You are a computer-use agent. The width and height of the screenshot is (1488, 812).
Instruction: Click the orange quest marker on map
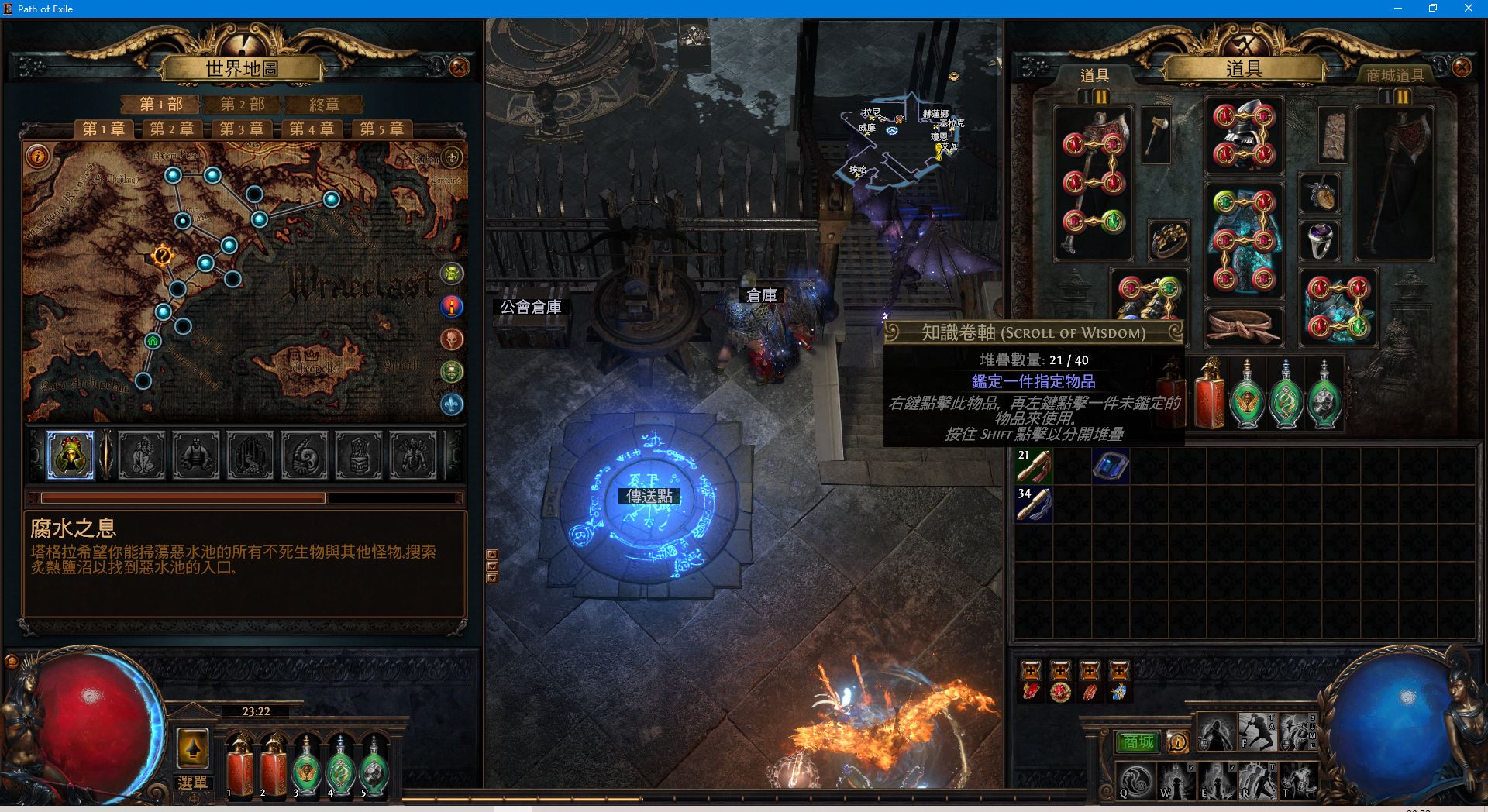click(x=162, y=255)
